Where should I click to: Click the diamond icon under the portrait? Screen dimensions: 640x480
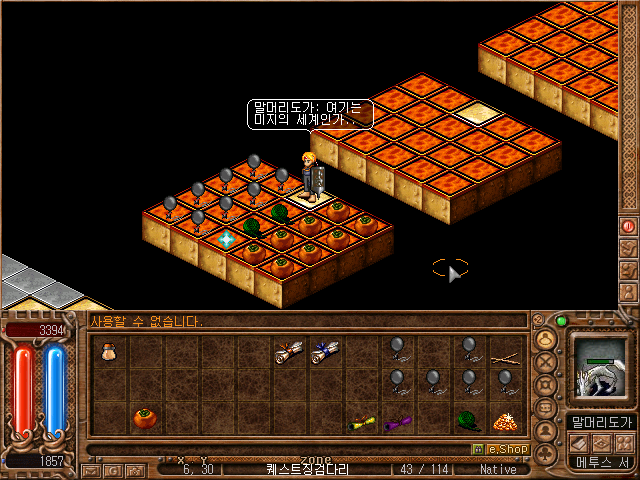[x=602, y=443]
